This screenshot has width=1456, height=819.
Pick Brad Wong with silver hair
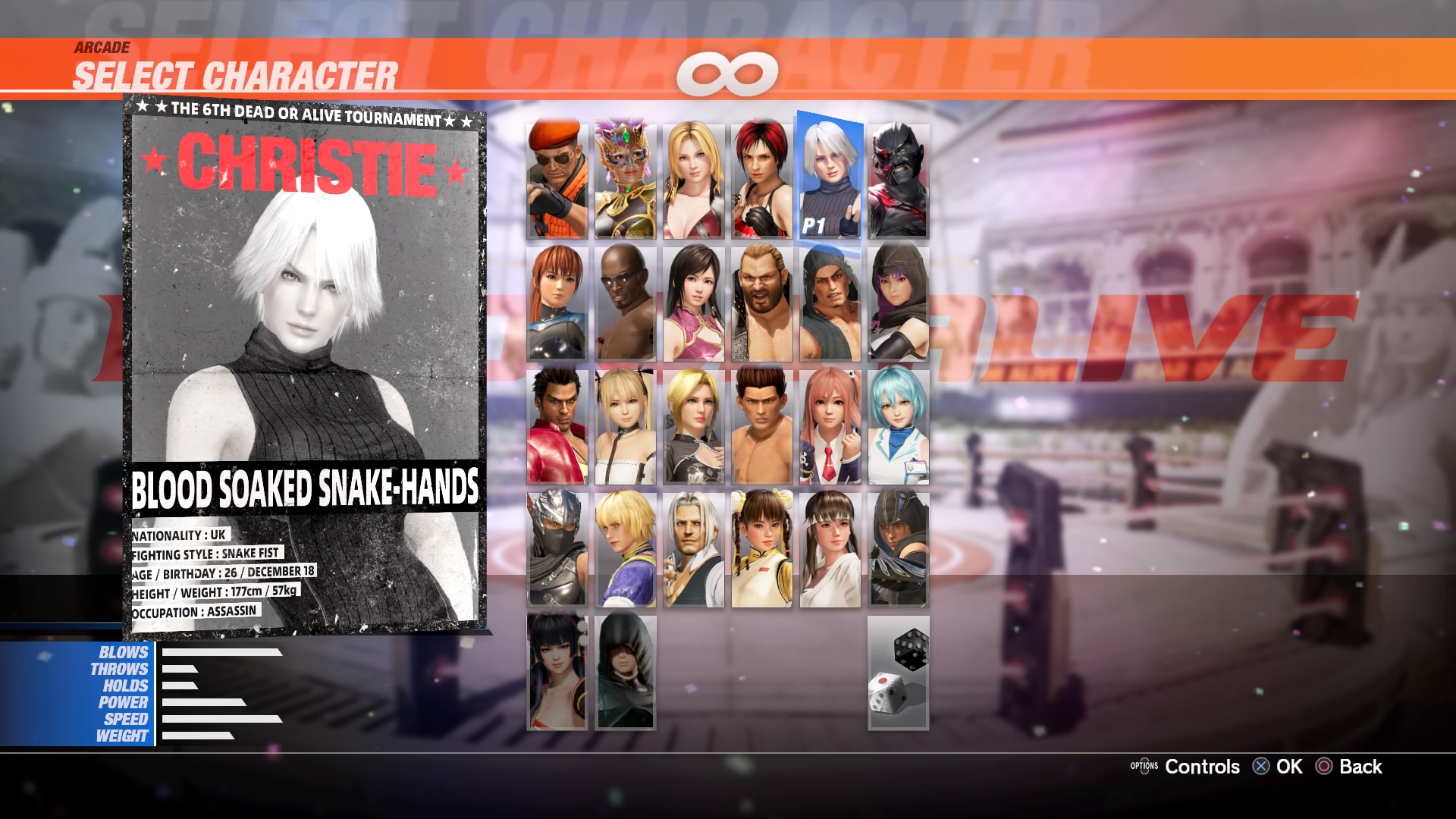[x=694, y=550]
